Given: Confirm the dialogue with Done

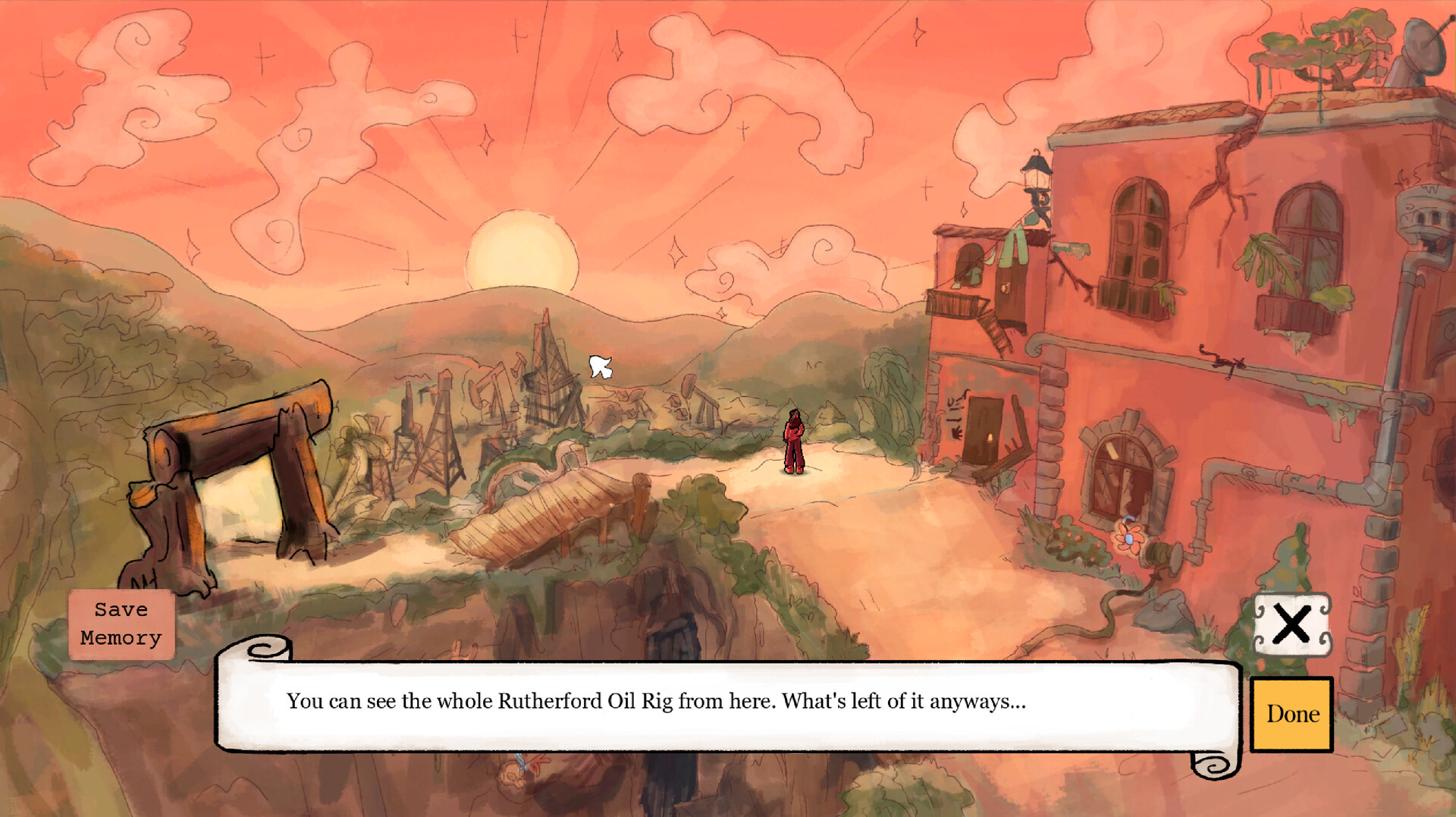Looking at the screenshot, I should pos(1291,715).
